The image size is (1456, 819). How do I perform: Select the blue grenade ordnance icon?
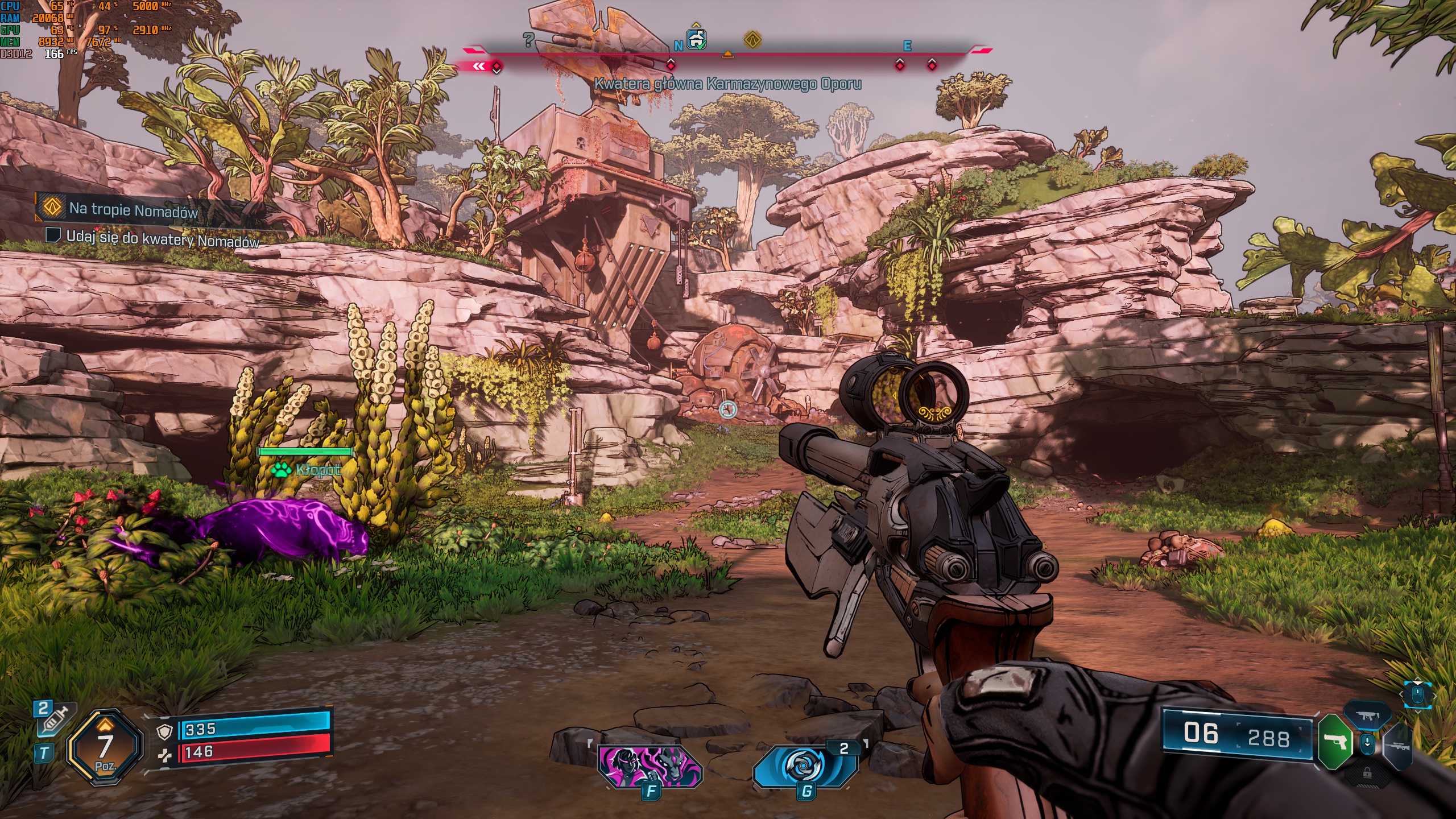pyautogui.click(x=805, y=766)
